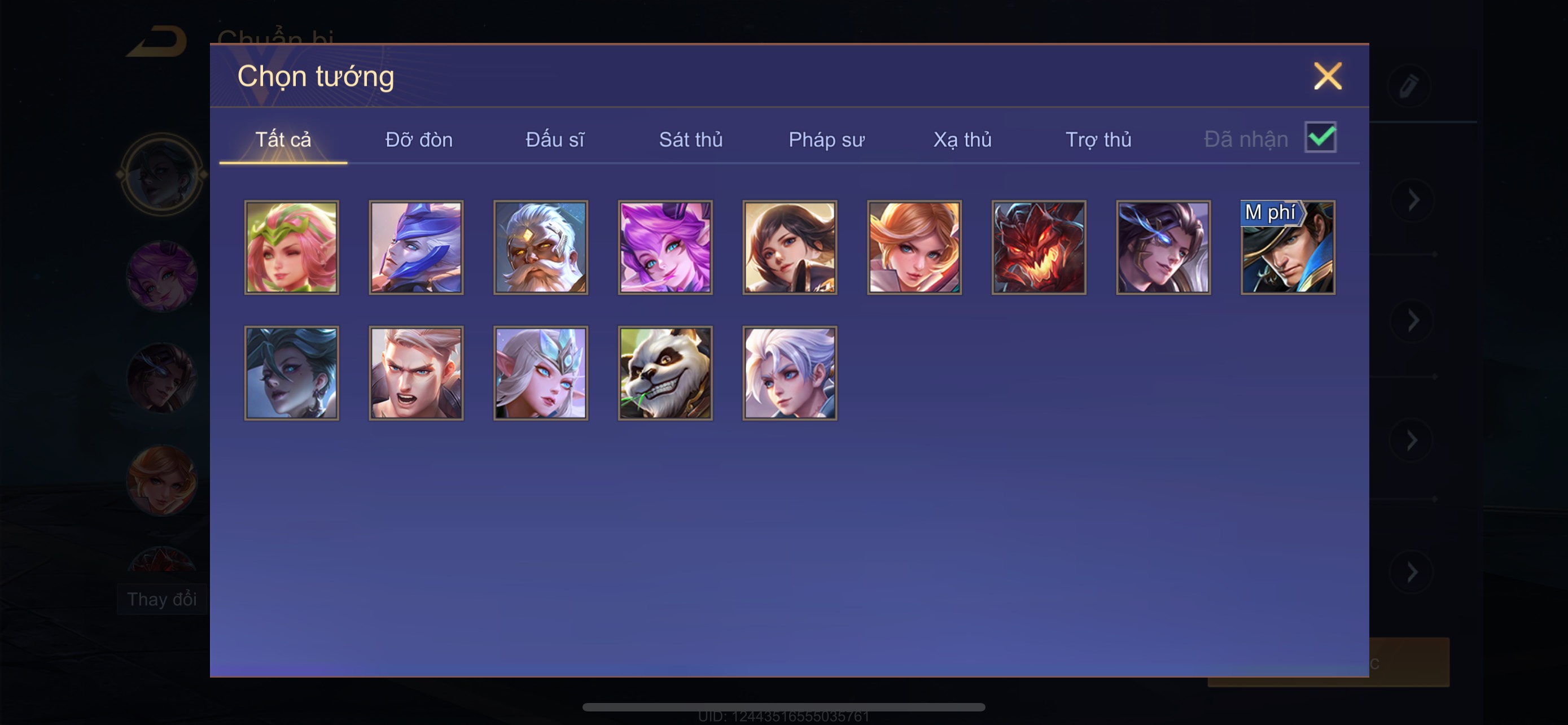The width and height of the screenshot is (1568, 725).
Task: Select the orange-haired woman hero portrait
Action: 914,248
